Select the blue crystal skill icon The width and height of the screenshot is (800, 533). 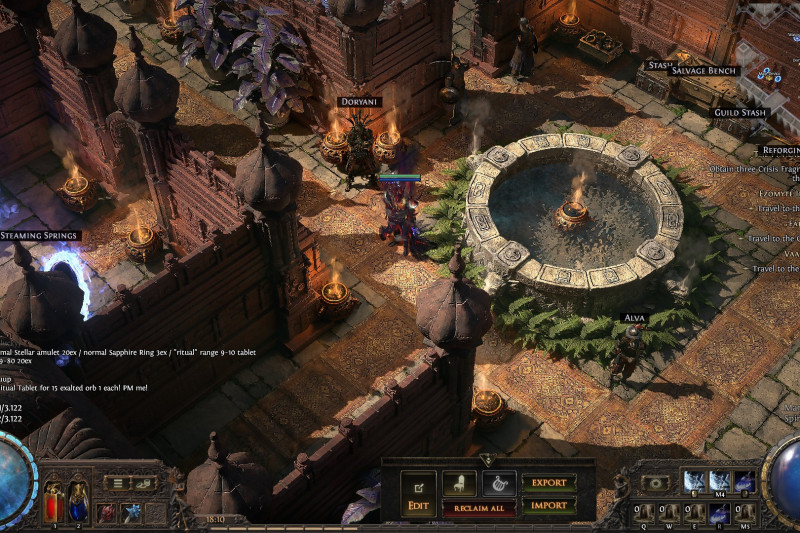click(x=132, y=513)
